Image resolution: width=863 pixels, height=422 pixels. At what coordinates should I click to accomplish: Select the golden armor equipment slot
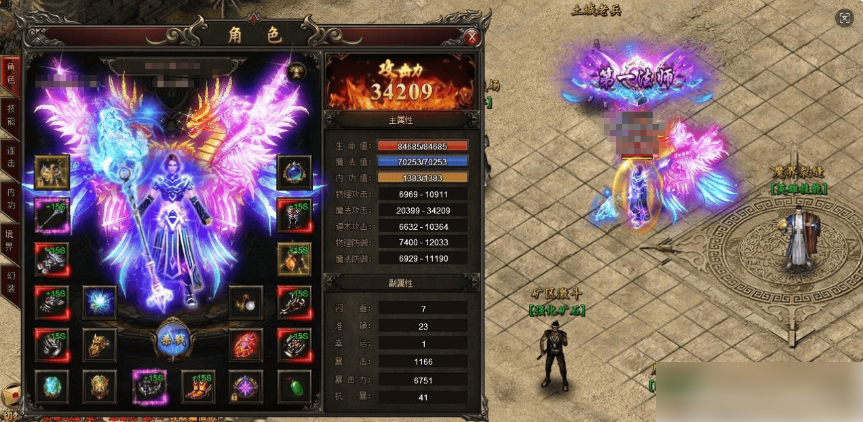tap(51, 172)
